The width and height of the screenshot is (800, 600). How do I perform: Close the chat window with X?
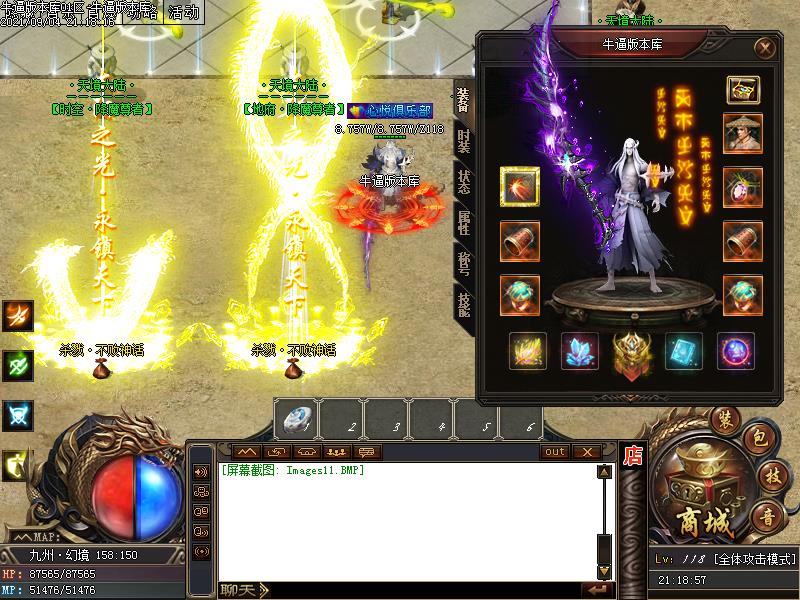[x=584, y=452]
